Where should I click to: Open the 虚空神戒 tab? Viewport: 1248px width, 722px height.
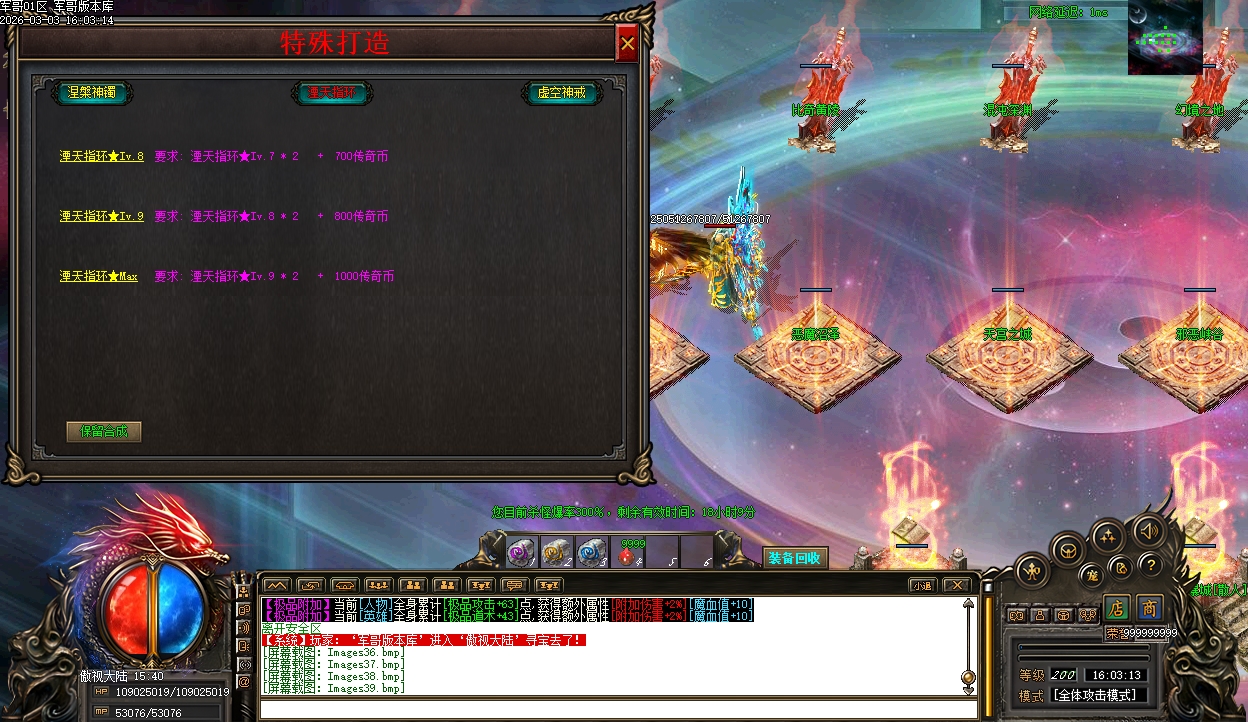[561, 93]
